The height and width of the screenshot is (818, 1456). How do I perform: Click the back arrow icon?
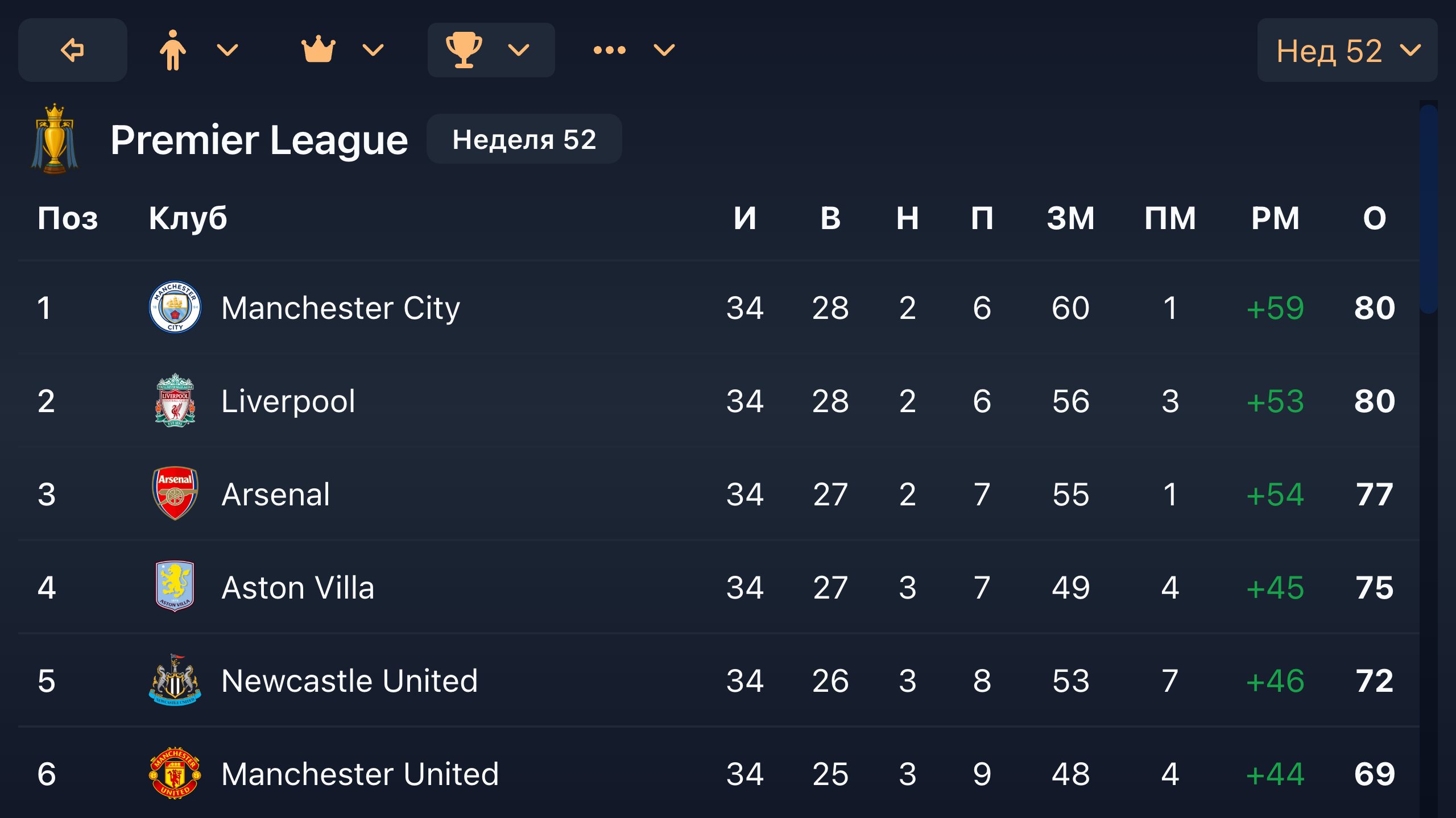(x=72, y=50)
